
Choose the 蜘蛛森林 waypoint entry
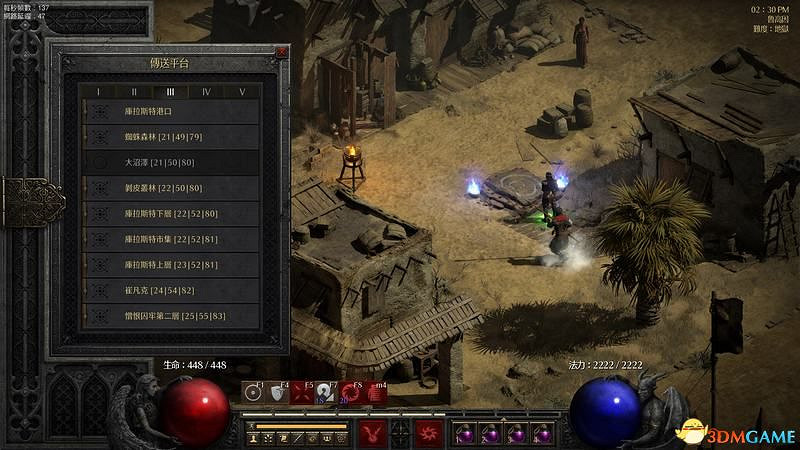170,137
